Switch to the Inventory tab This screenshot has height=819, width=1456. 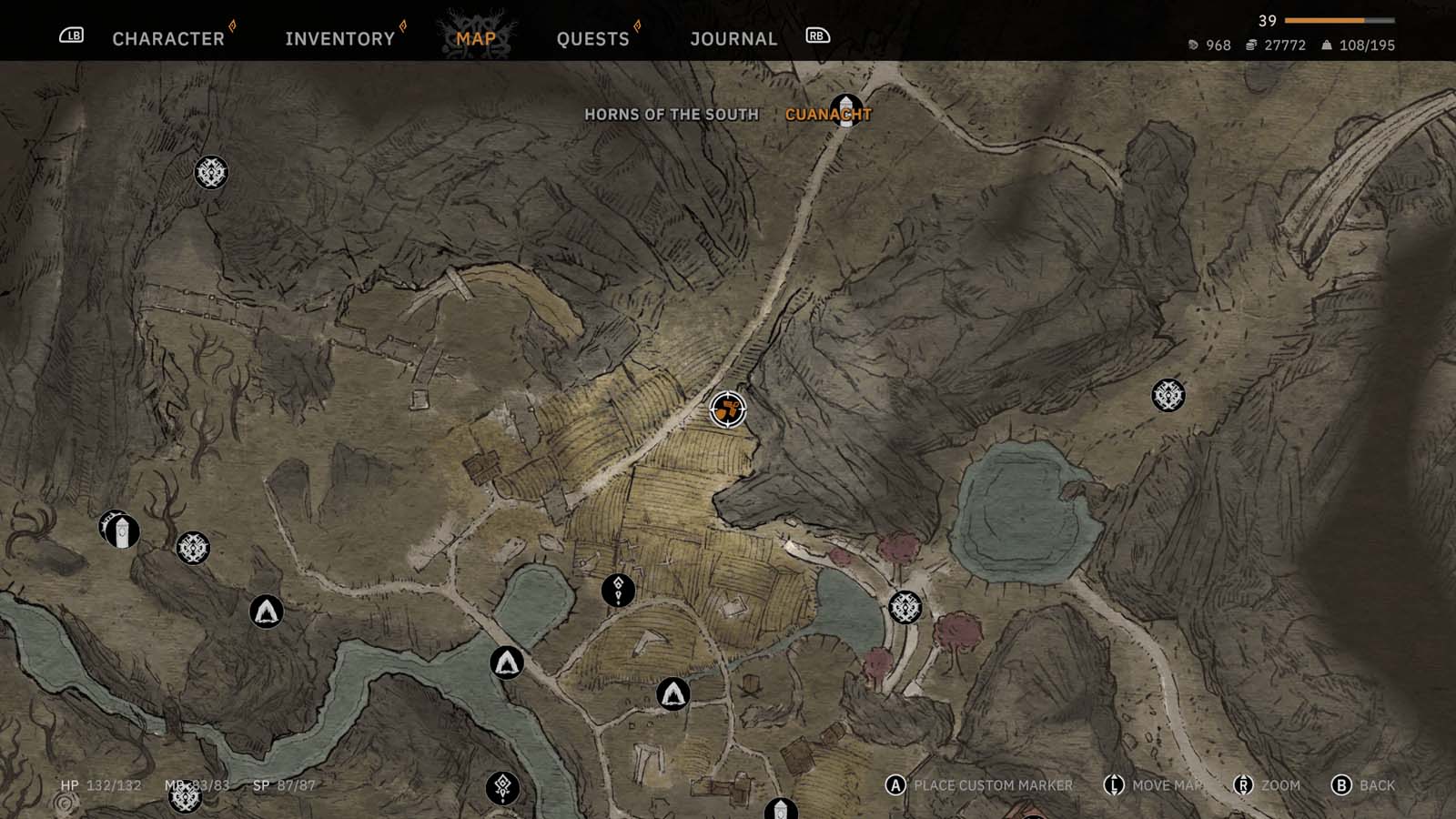[339, 38]
